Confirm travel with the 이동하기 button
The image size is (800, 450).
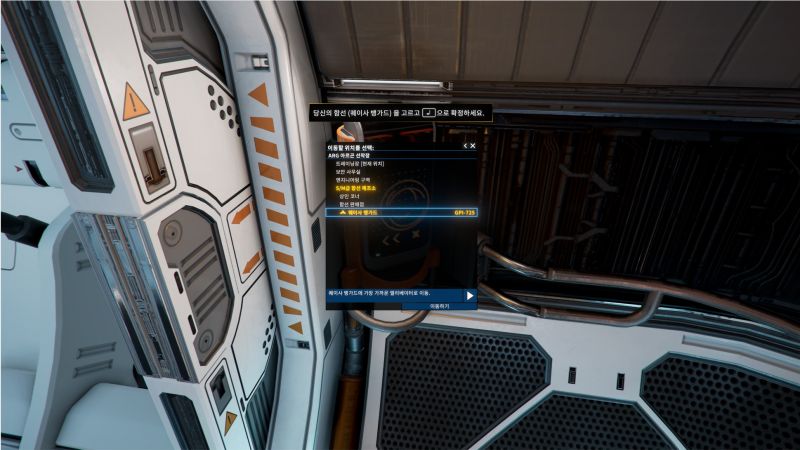tap(440, 304)
